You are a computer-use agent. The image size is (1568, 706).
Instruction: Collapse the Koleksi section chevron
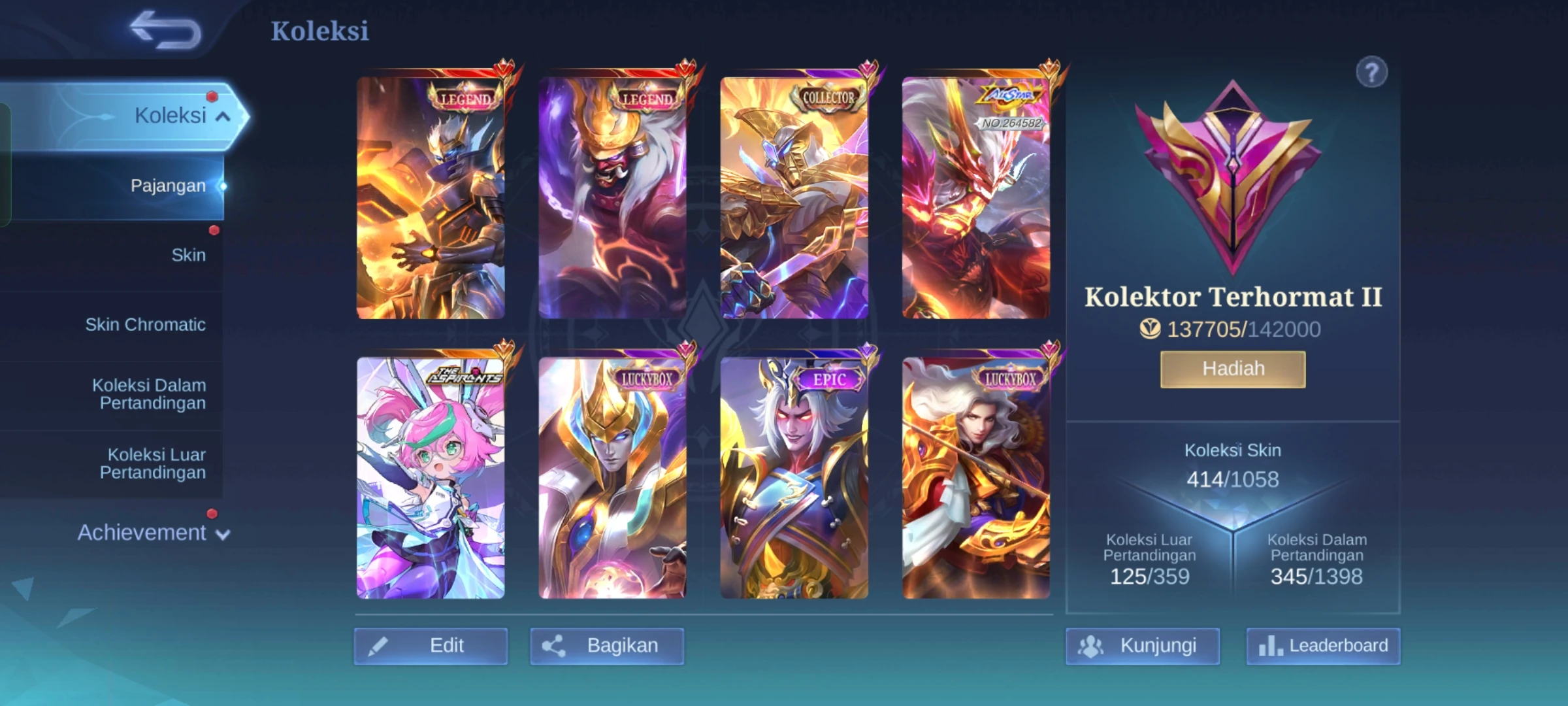point(224,116)
